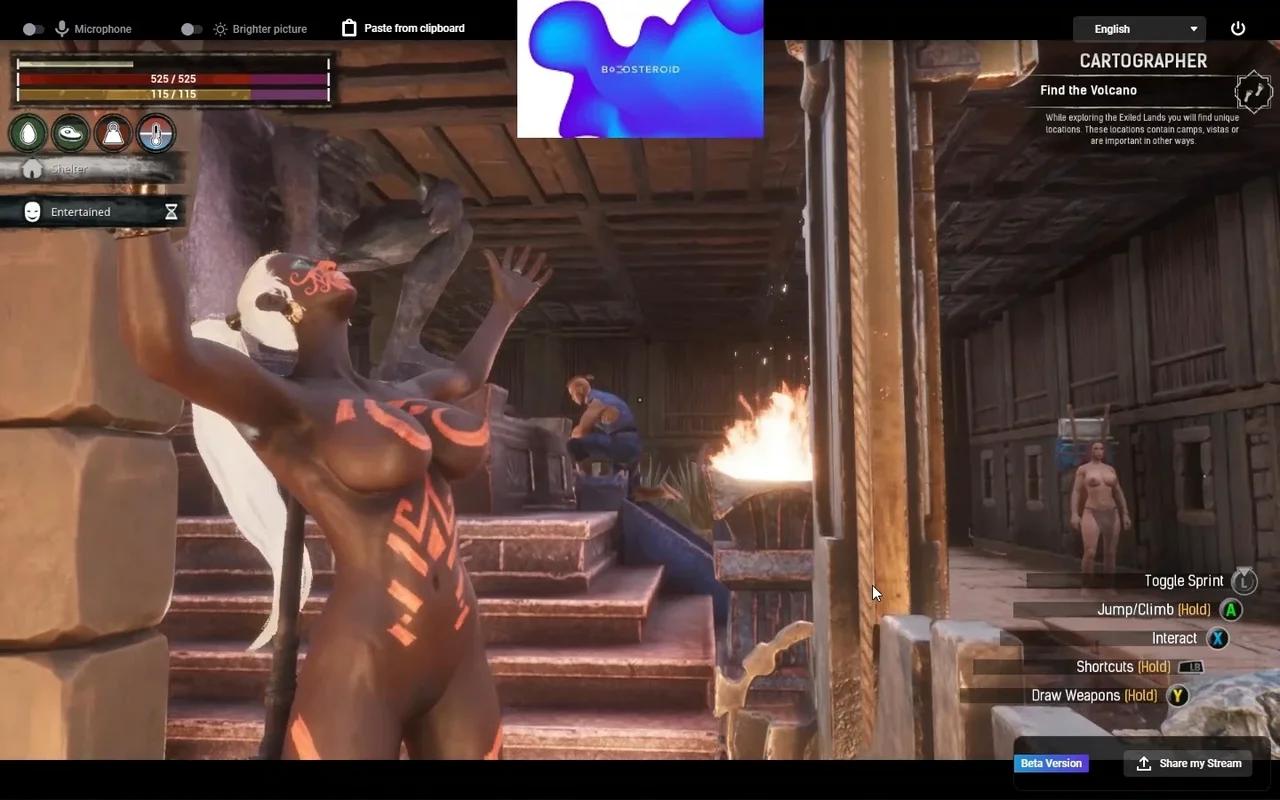Click the Y icon for Draw Weapons

pos(1177,695)
